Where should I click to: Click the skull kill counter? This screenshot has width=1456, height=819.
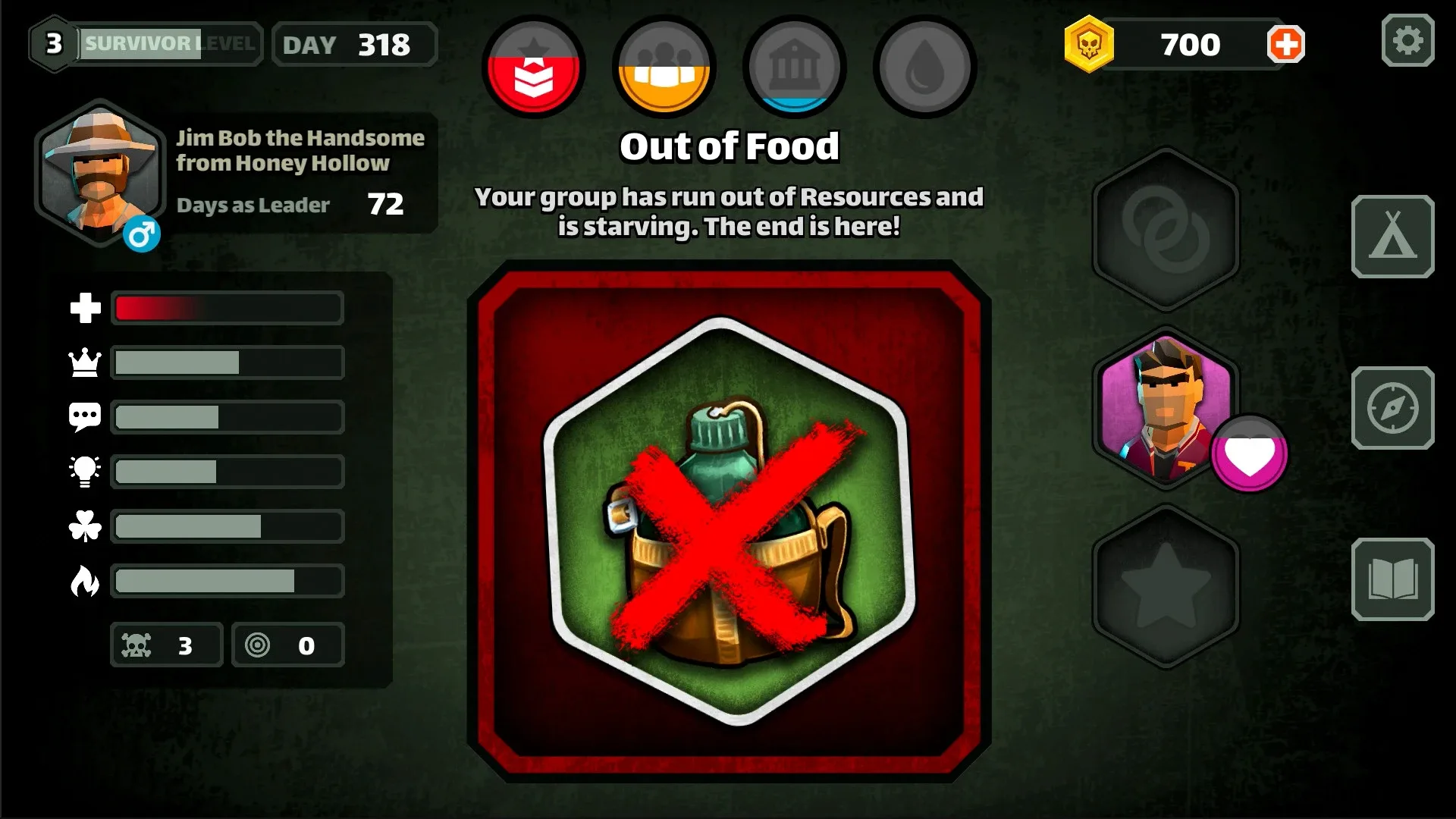click(167, 645)
